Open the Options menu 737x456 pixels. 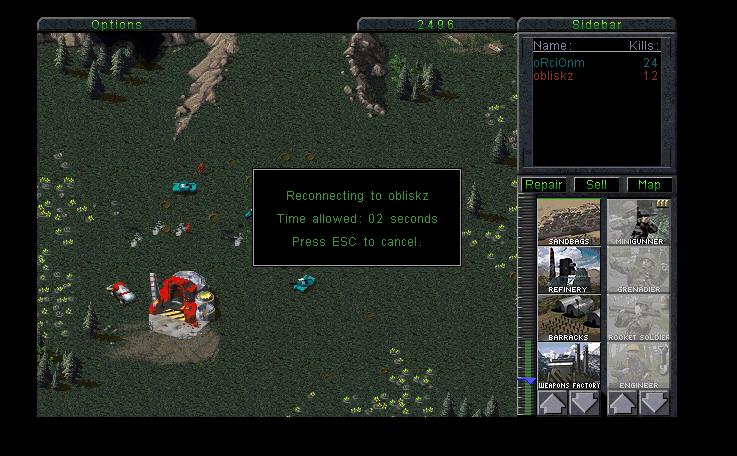(x=116, y=24)
